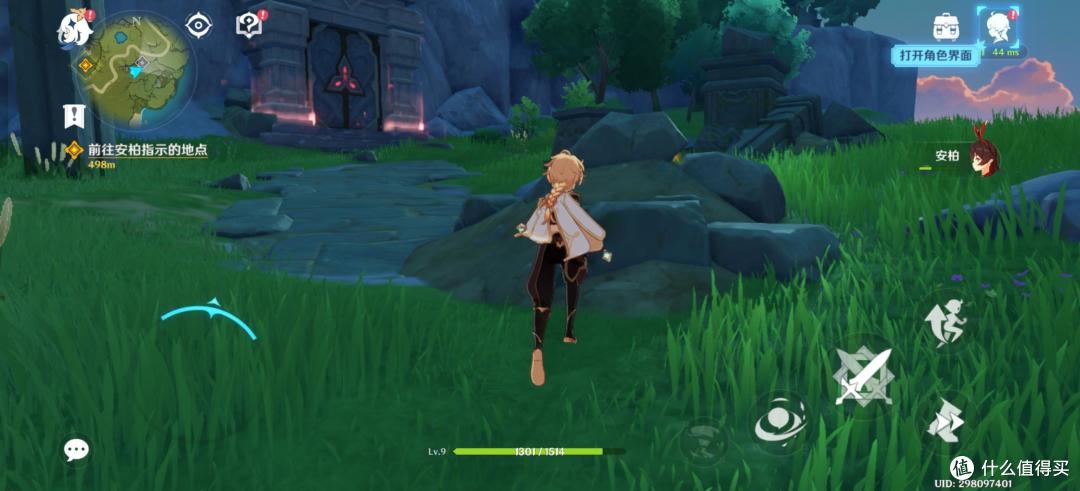The image size is (1080, 491).
Task: Activate elemental sight eye icon
Action: [199, 25]
